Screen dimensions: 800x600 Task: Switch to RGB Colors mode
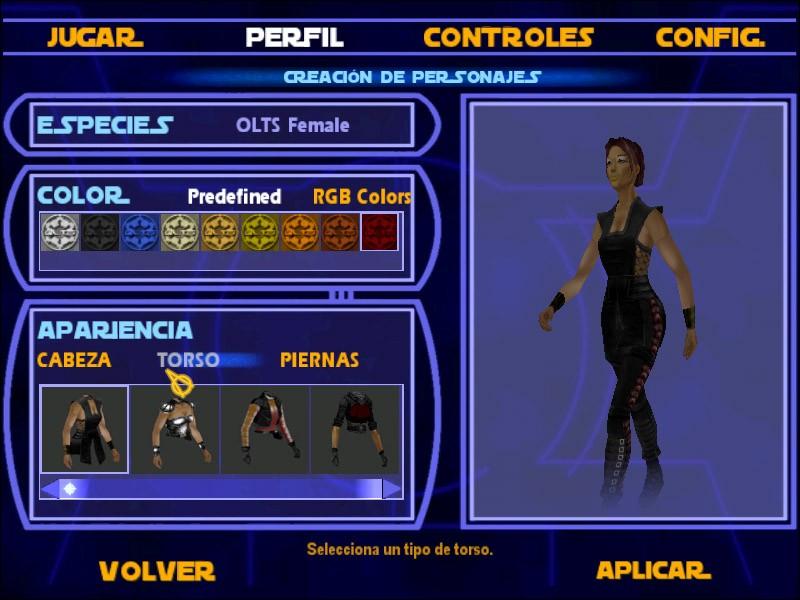(x=362, y=197)
